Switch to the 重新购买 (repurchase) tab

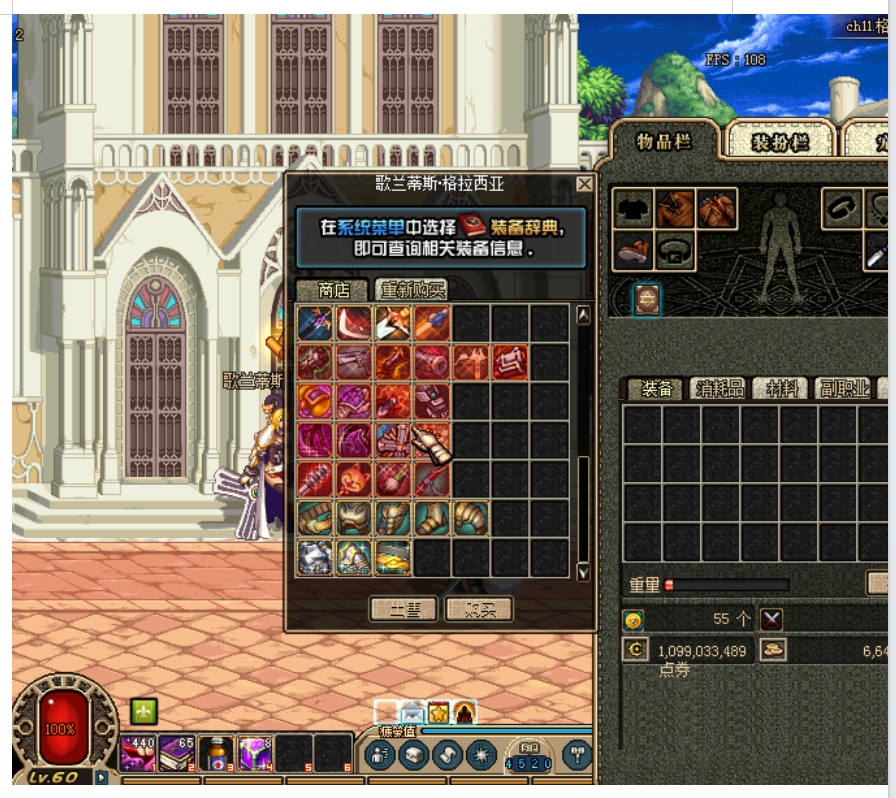click(412, 290)
